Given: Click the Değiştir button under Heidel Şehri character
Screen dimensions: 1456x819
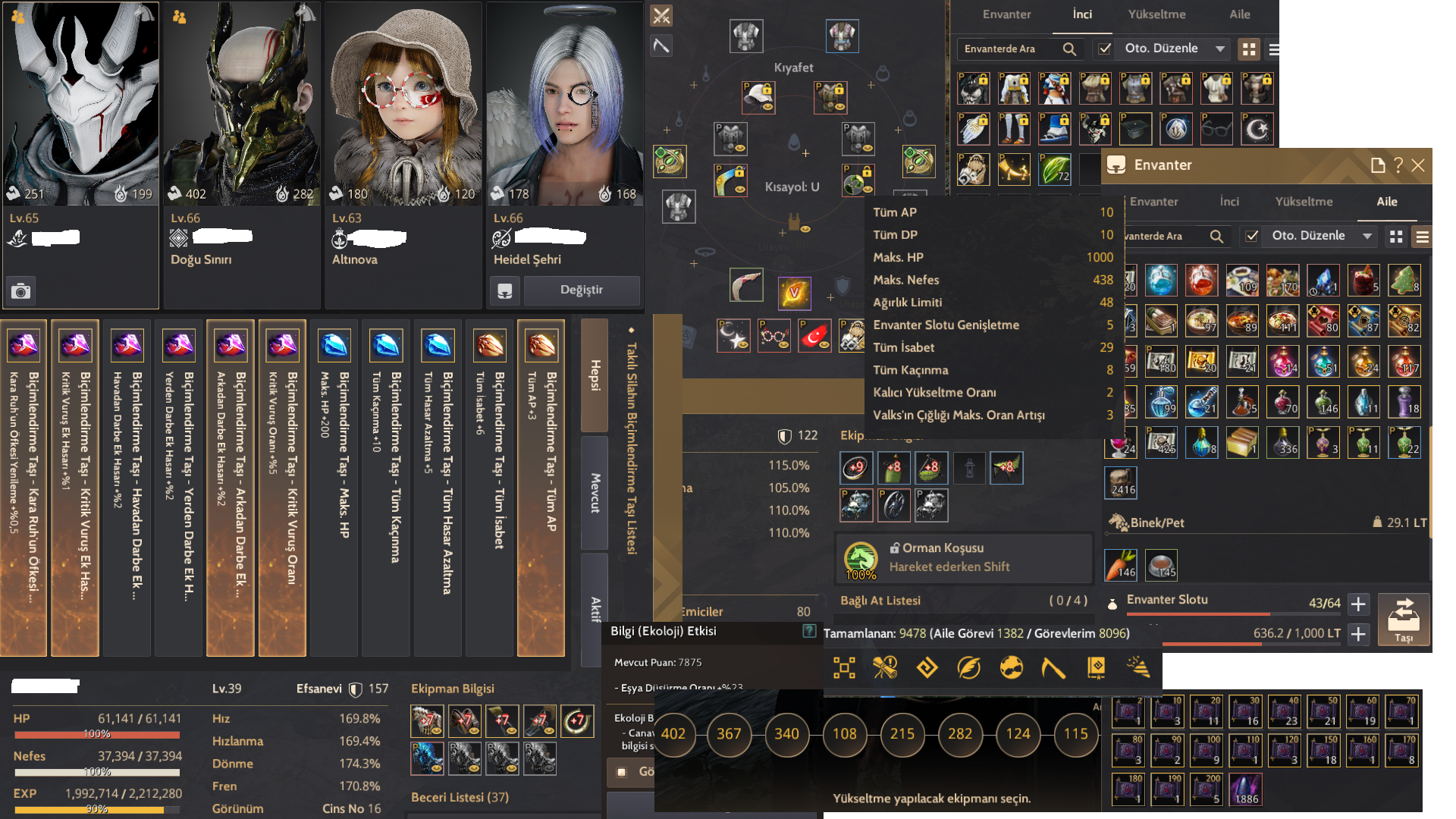Looking at the screenshot, I should (x=582, y=290).
